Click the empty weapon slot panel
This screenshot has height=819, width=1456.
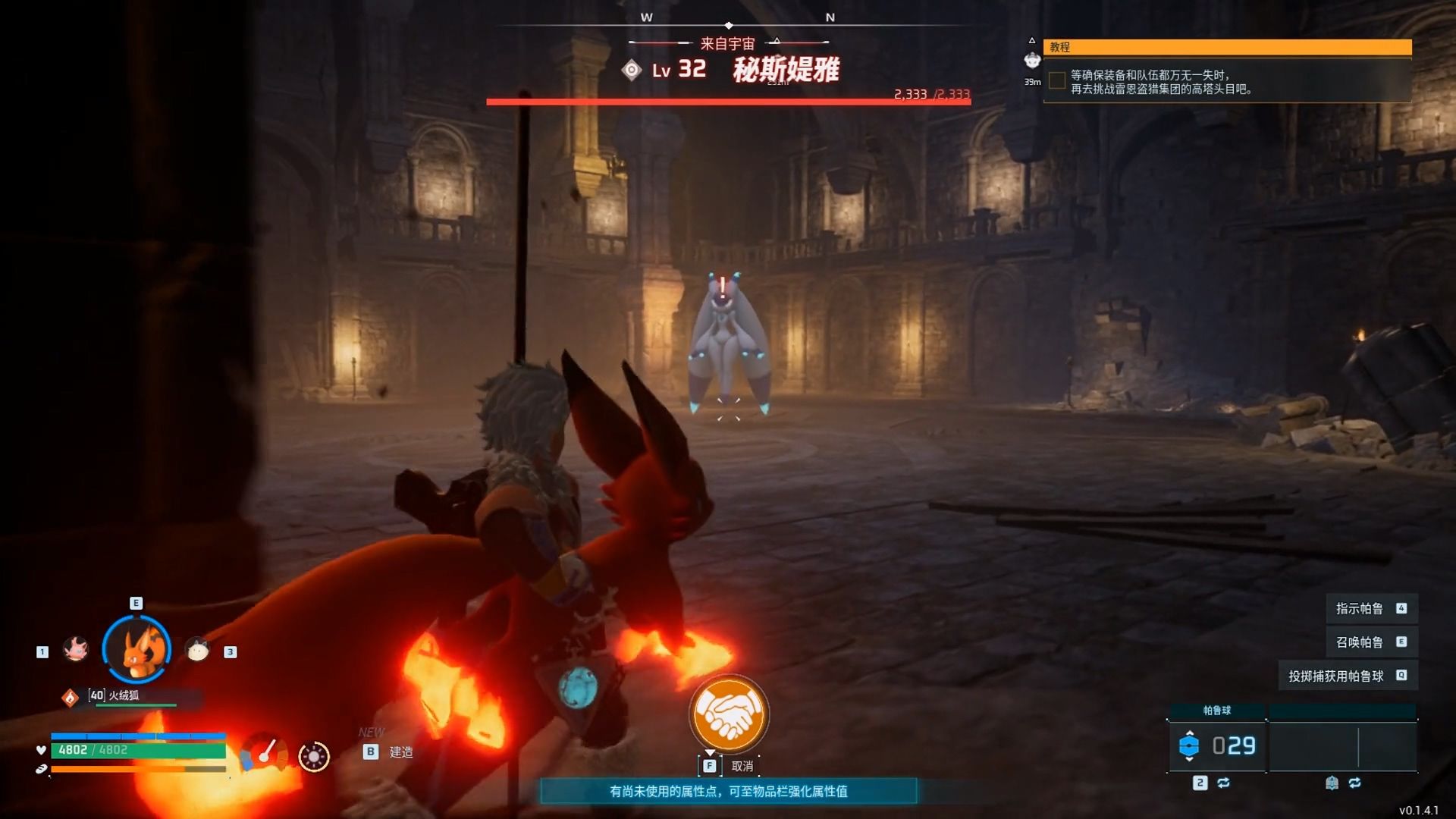(x=1342, y=746)
